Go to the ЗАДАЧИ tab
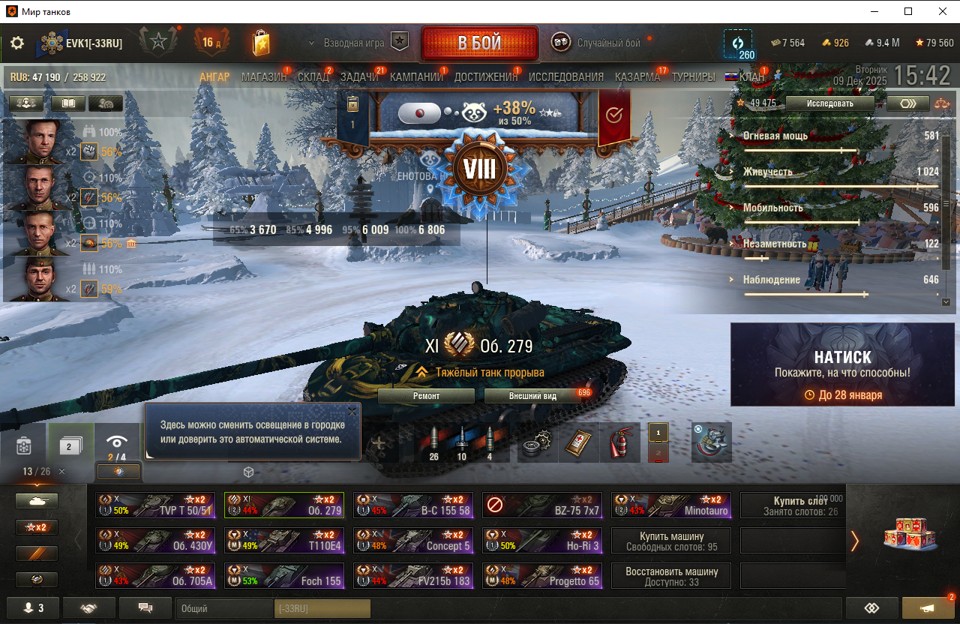 (359, 77)
